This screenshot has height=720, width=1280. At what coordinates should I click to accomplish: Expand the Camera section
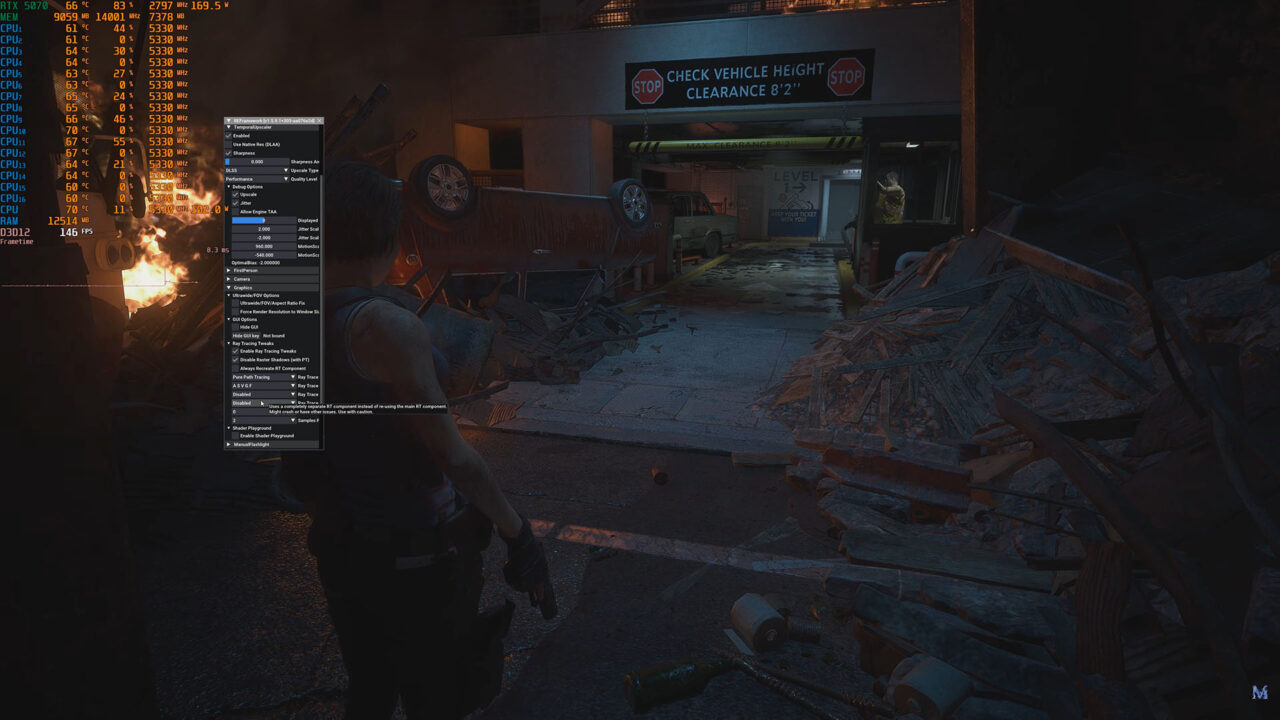tap(229, 279)
